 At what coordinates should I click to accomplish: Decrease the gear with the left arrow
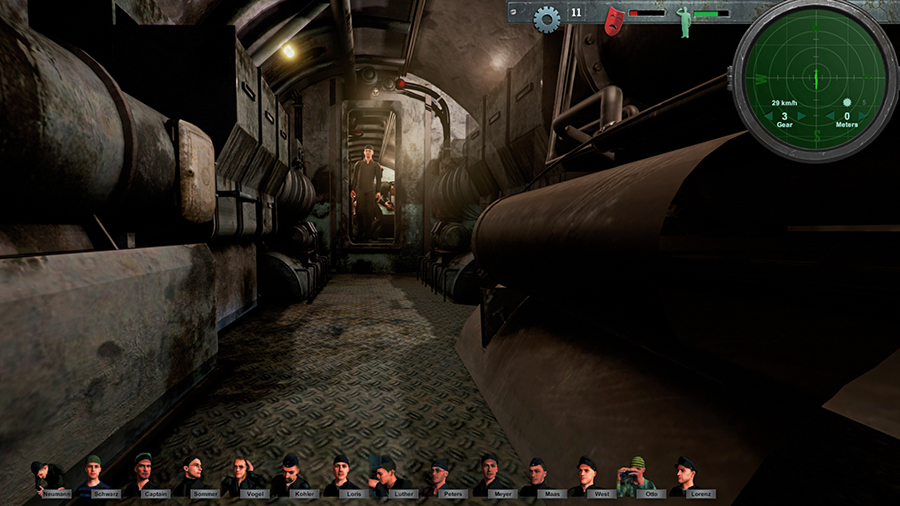click(x=767, y=118)
